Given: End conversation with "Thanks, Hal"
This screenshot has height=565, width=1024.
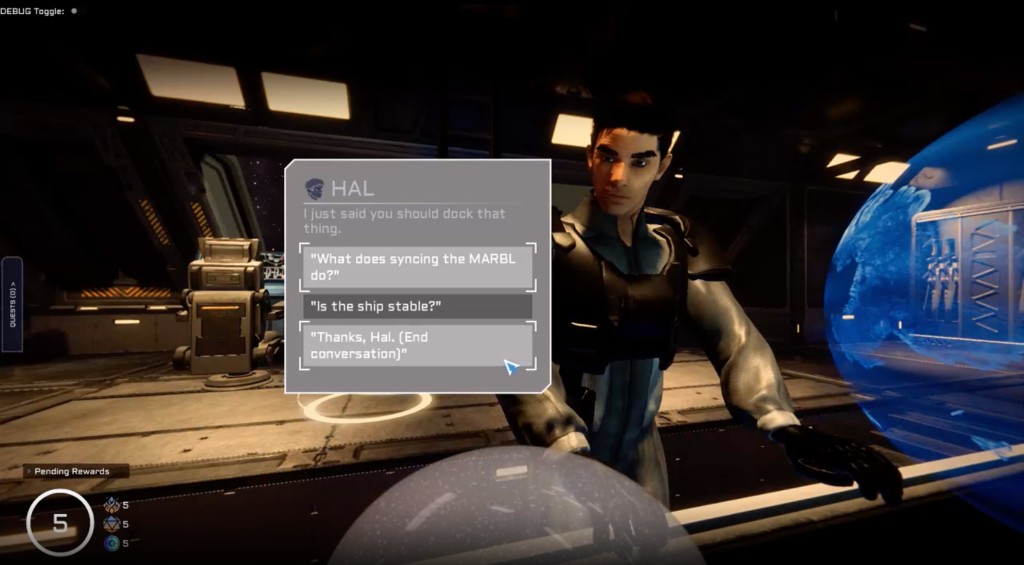Looking at the screenshot, I should [x=418, y=345].
